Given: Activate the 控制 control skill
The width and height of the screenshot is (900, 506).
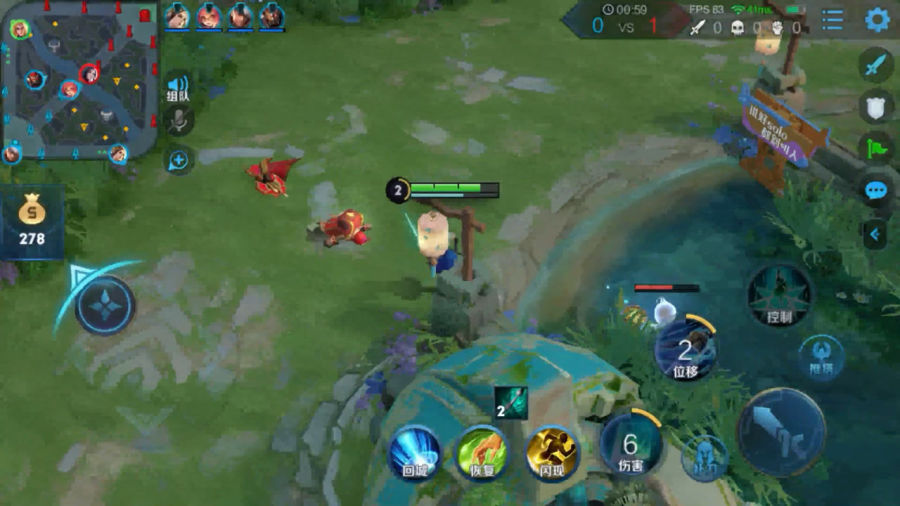Looking at the screenshot, I should coord(779,296).
